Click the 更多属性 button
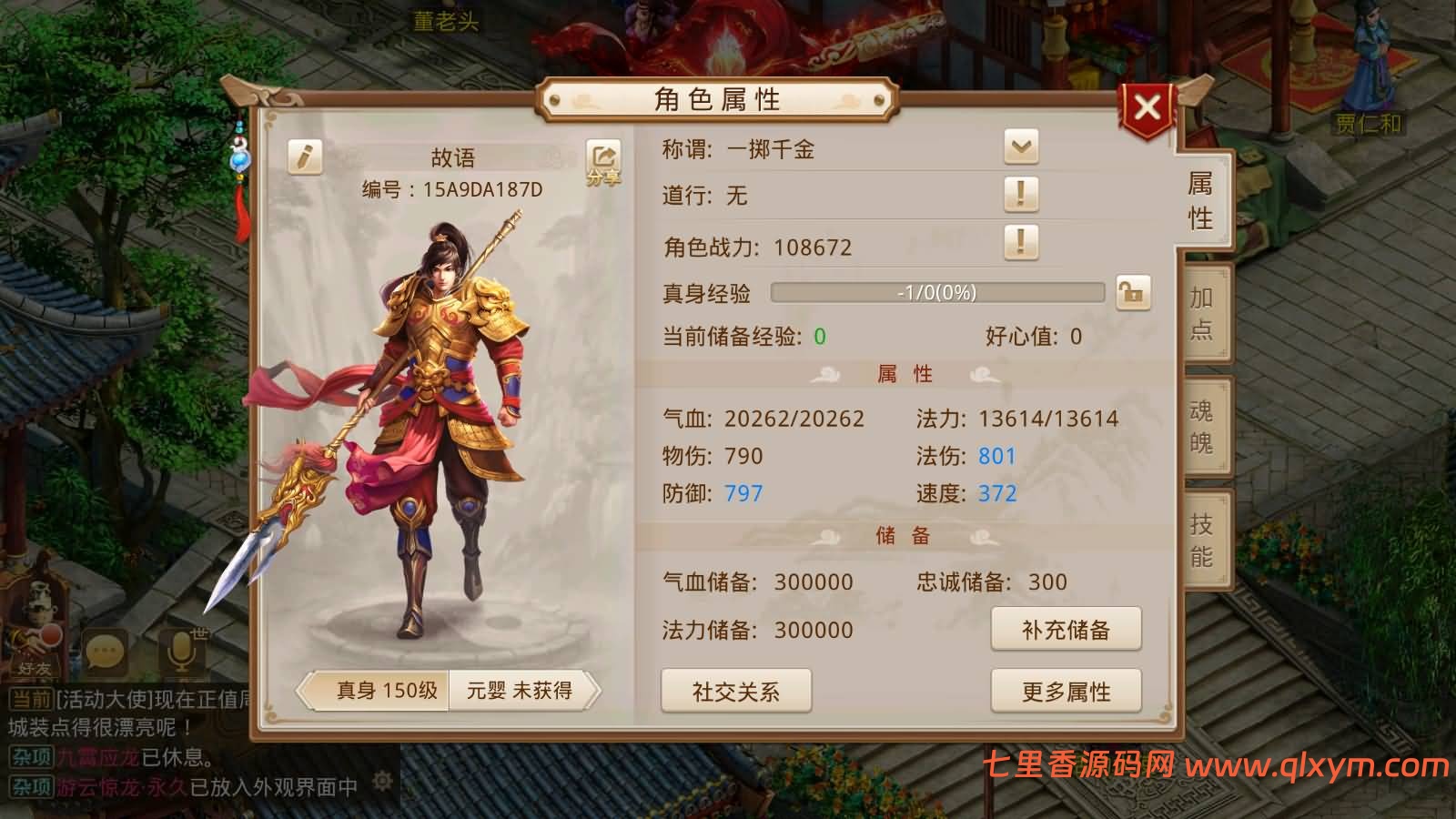The image size is (1456, 819). 1067,692
